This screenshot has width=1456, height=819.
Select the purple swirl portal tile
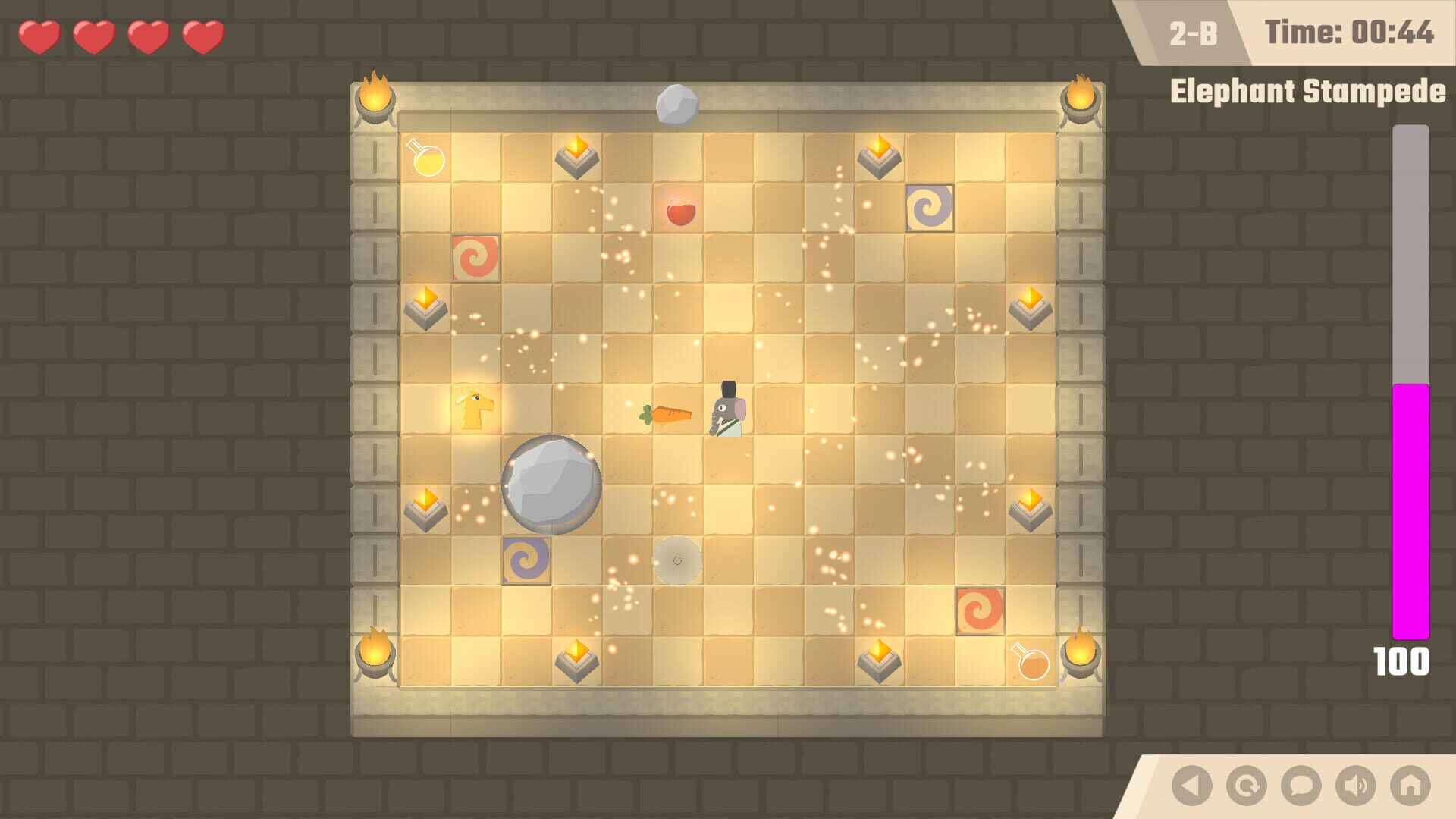(929, 206)
